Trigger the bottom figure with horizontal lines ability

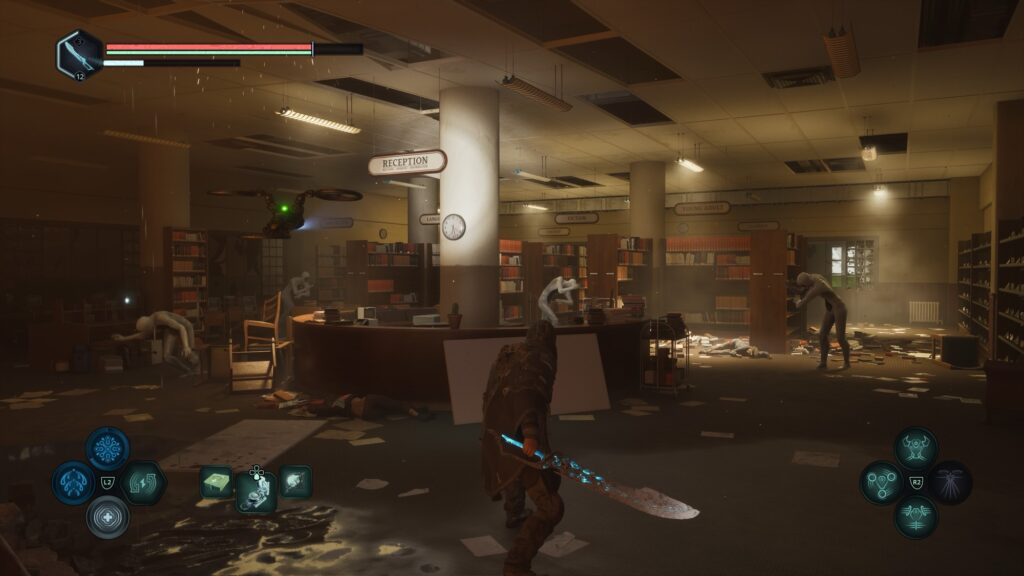(x=916, y=516)
